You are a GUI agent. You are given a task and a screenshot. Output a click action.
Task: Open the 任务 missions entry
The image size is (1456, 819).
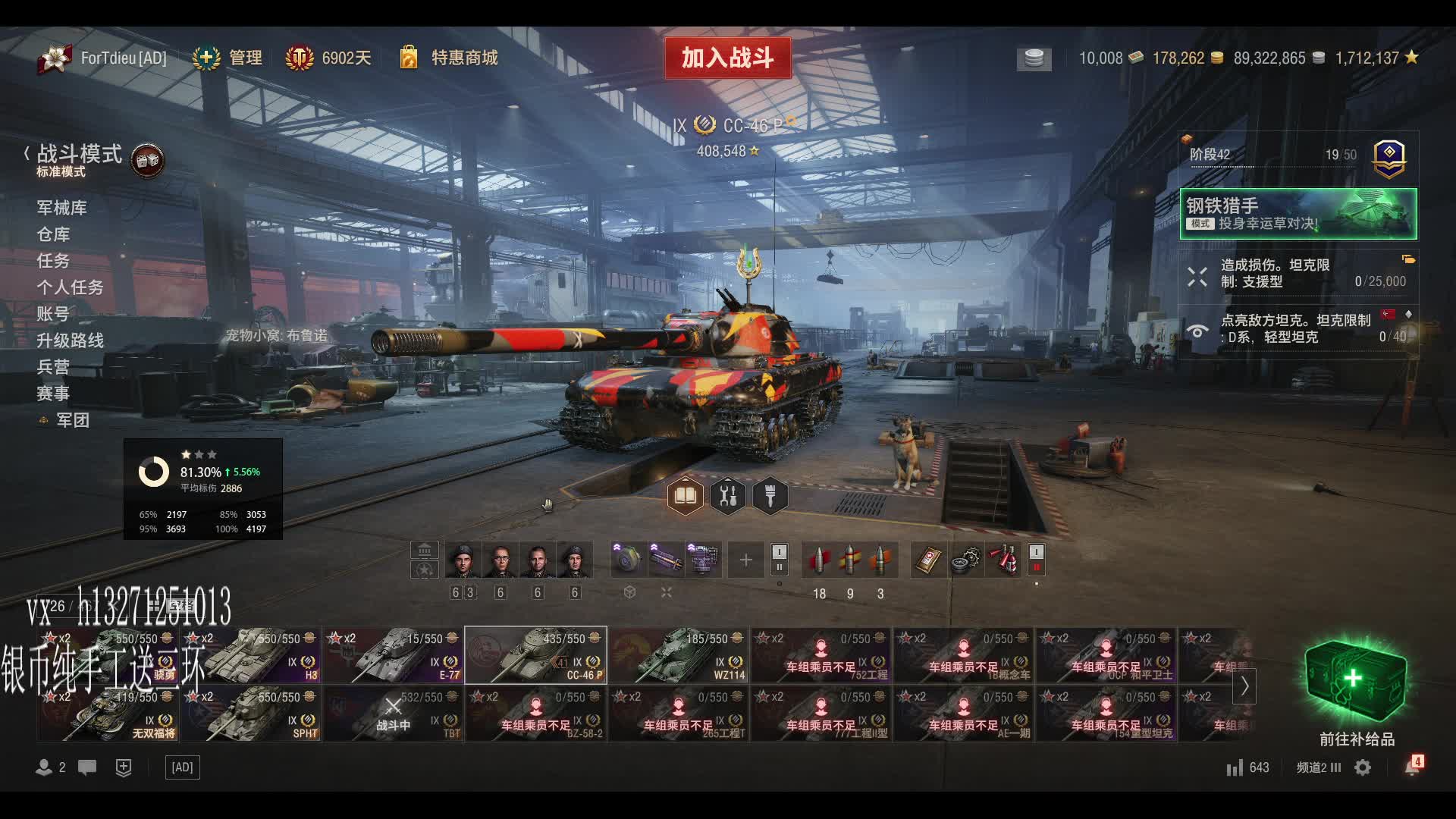click(x=53, y=261)
